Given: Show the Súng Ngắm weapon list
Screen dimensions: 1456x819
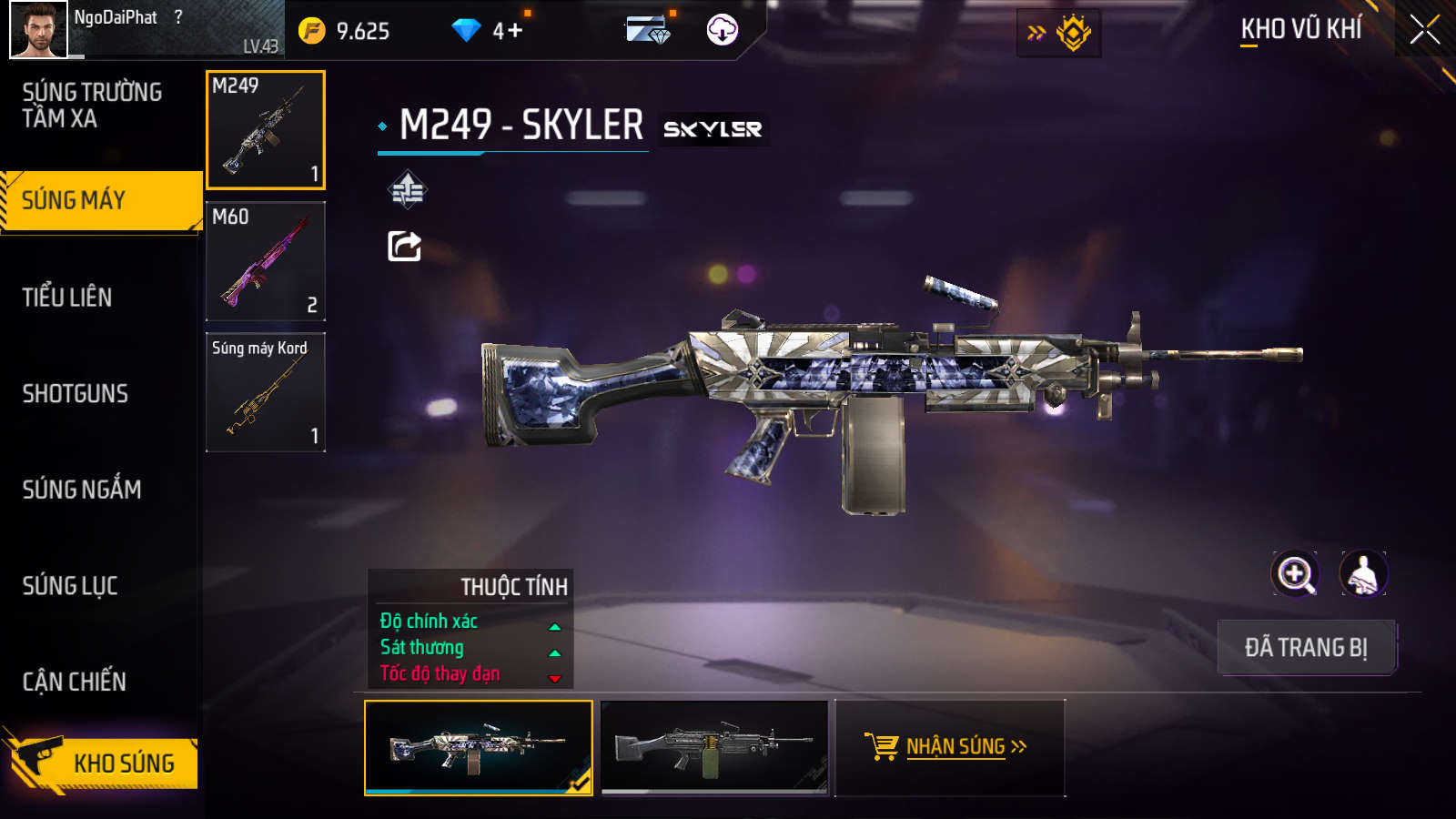Looking at the screenshot, I should point(82,490).
